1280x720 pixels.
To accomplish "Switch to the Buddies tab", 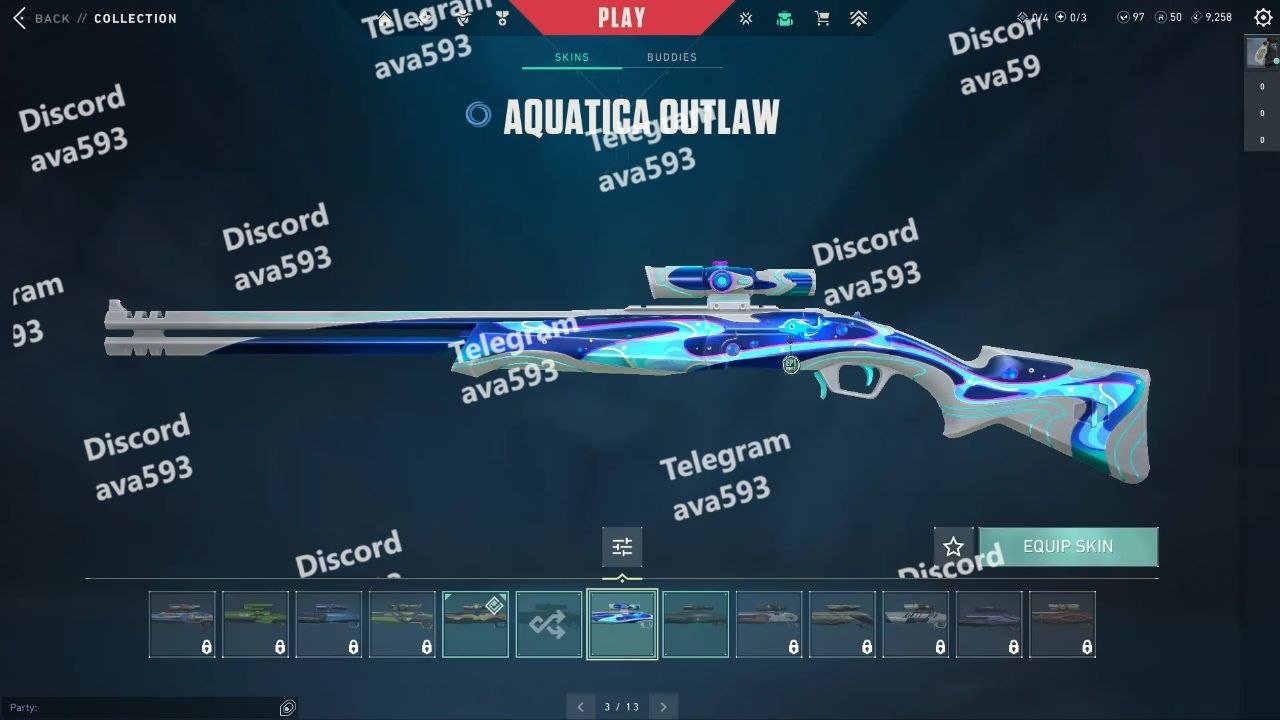I will pos(671,57).
